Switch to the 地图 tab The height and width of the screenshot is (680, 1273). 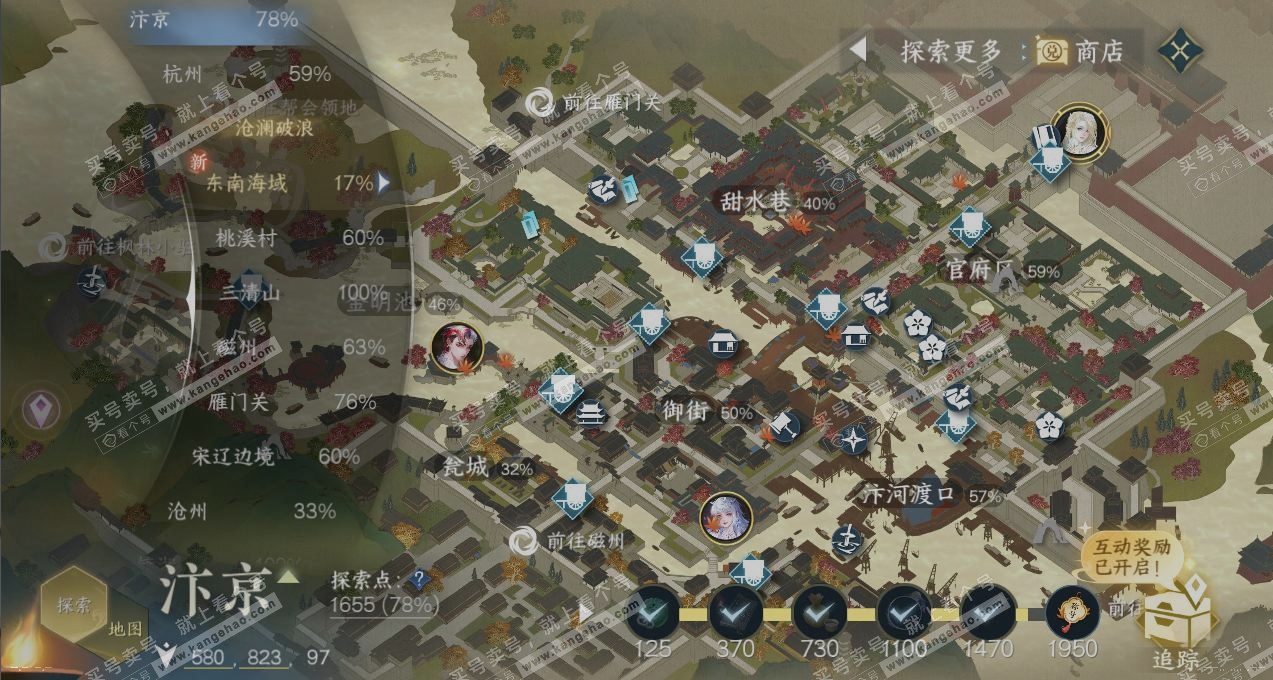pyautogui.click(x=126, y=628)
